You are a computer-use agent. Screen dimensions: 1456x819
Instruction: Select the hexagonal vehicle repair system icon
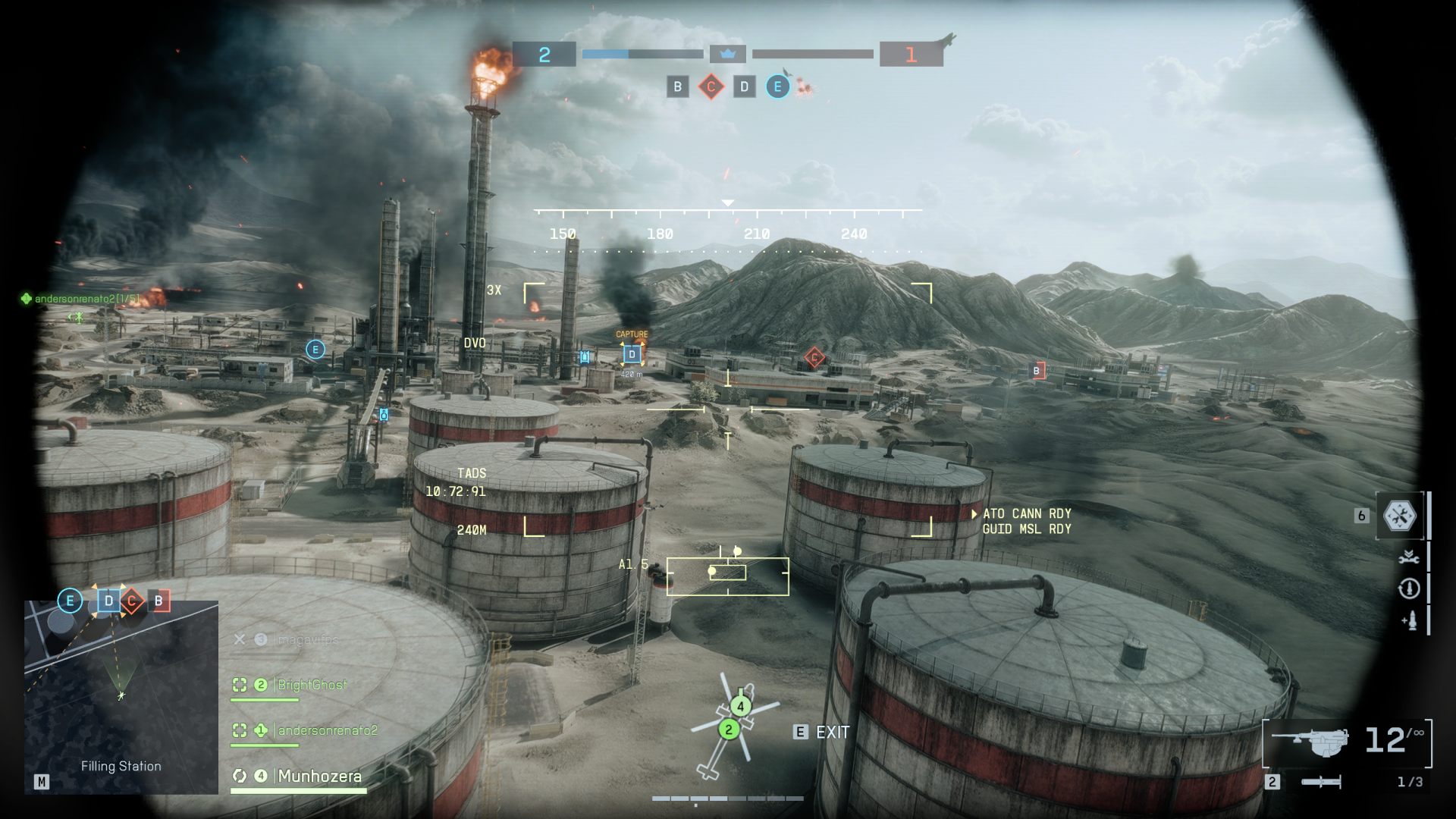pyautogui.click(x=1399, y=514)
